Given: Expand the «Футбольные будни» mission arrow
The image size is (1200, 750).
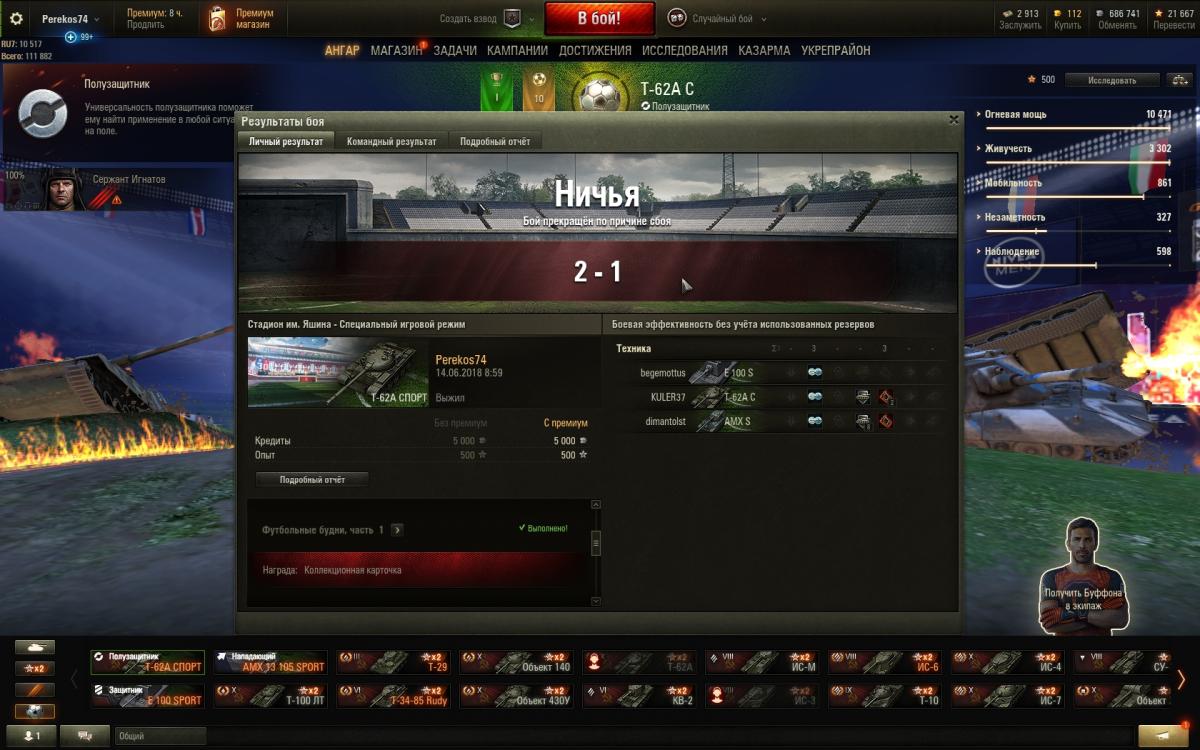Looking at the screenshot, I should (397, 530).
